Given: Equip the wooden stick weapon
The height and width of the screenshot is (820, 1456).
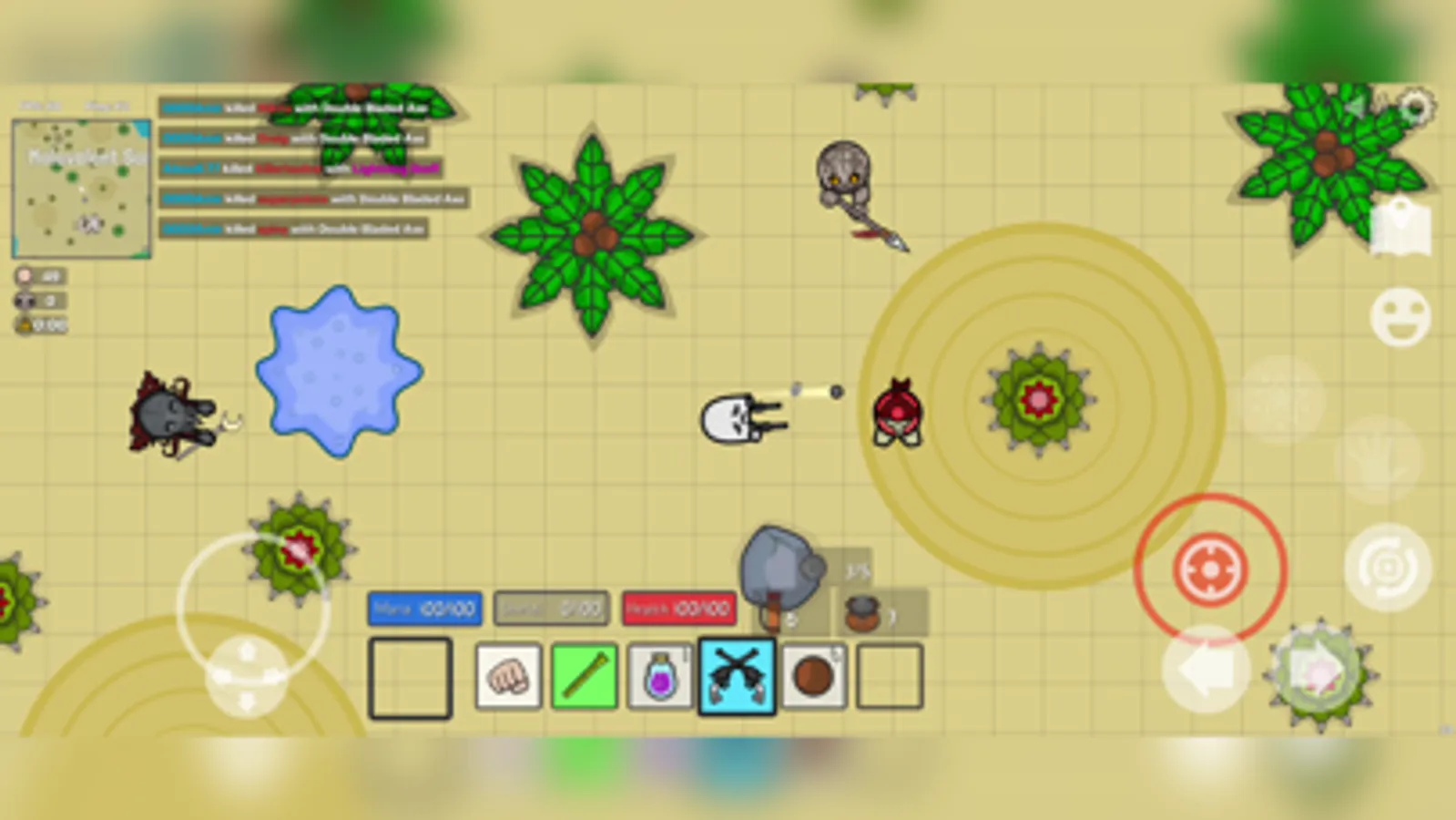Looking at the screenshot, I should pyautogui.click(x=584, y=674).
